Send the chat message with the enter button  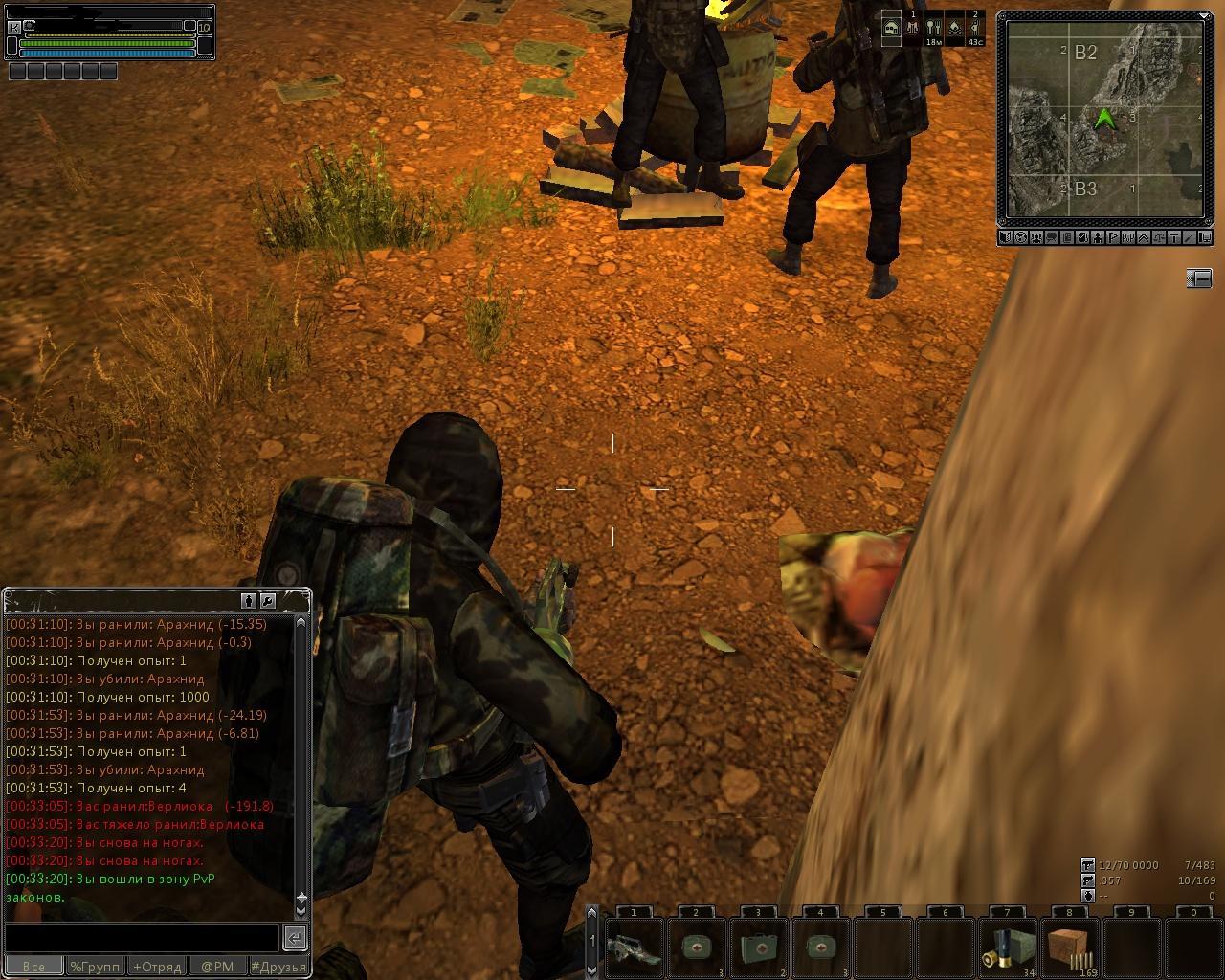pos(296,937)
